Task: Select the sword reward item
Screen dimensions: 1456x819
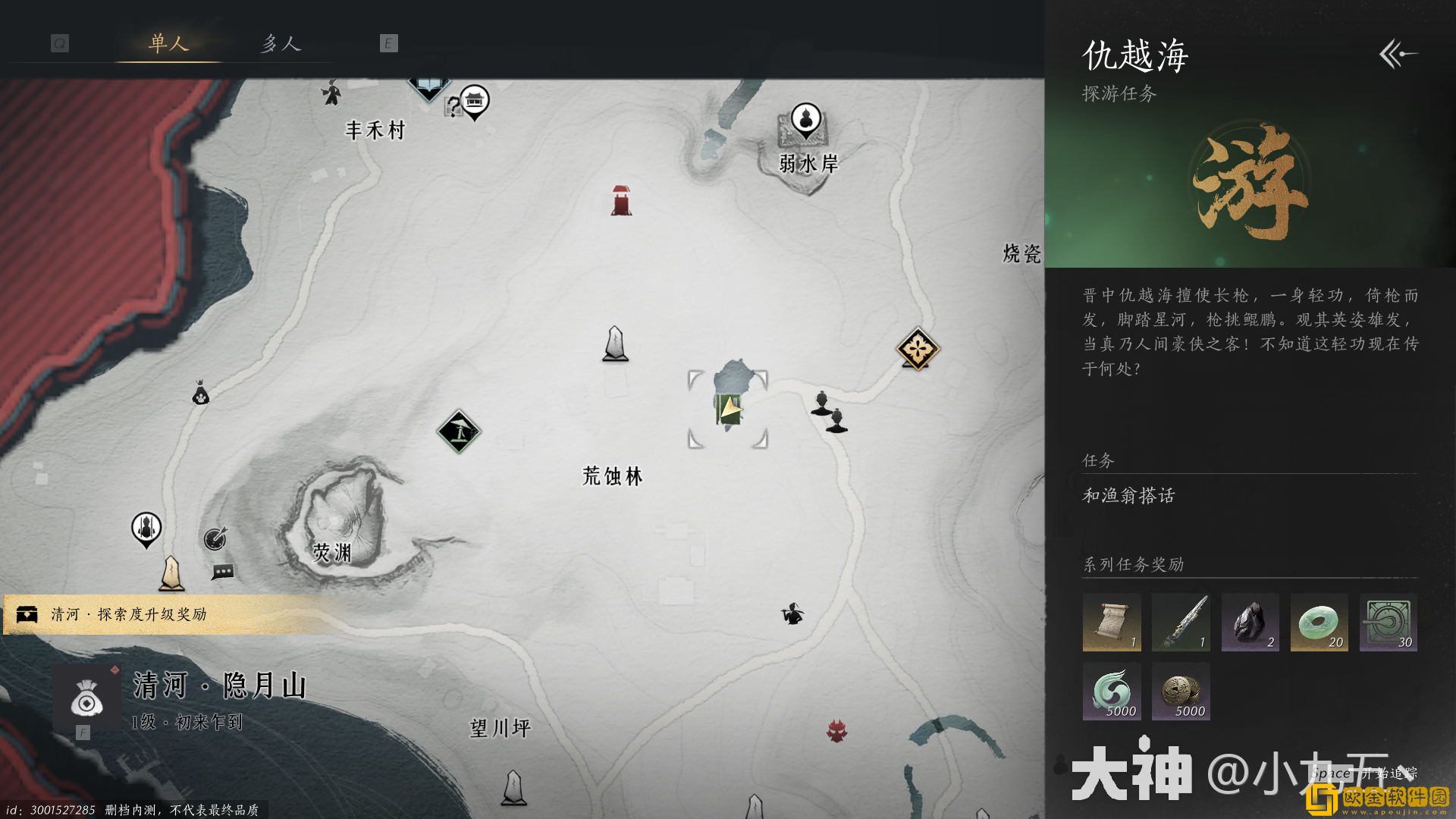Action: click(1181, 623)
